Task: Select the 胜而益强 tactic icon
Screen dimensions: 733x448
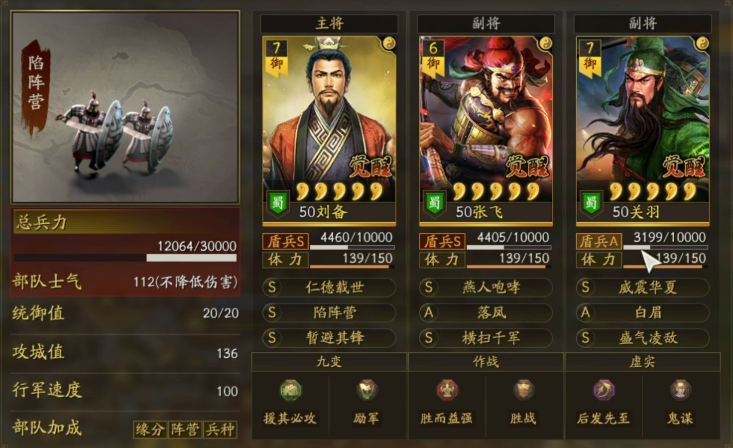Action: tap(447, 398)
